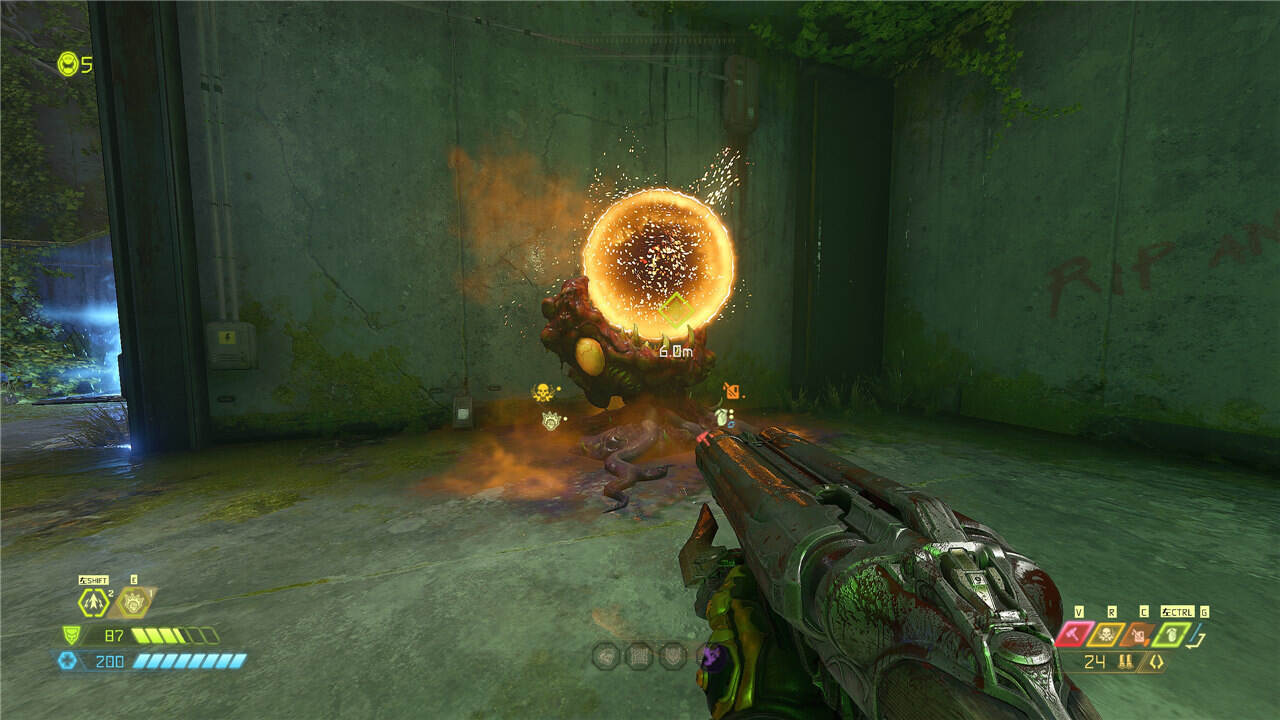Click the purple rune icon
Viewport: 1280px width, 720px height.
click(711, 657)
